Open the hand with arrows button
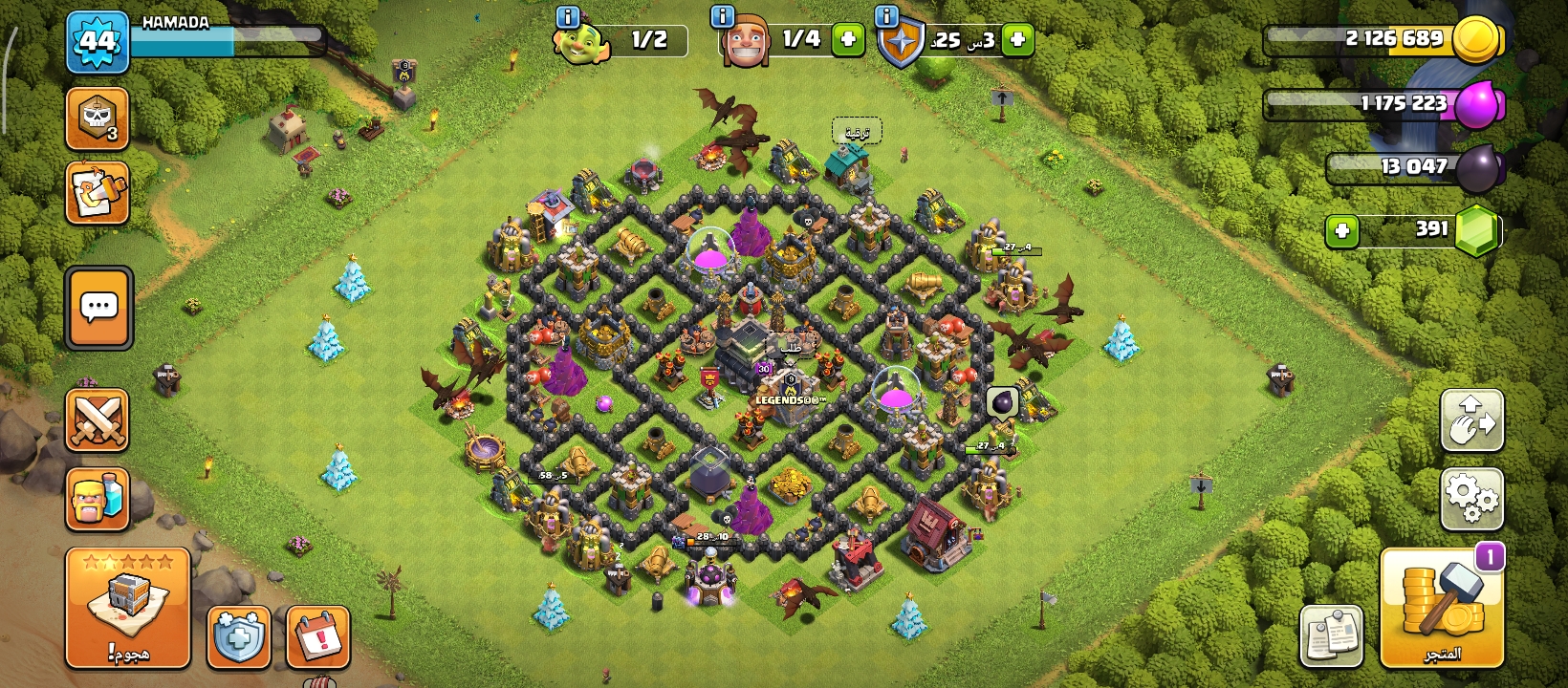Screen dimensions: 1568x688 click(1471, 419)
